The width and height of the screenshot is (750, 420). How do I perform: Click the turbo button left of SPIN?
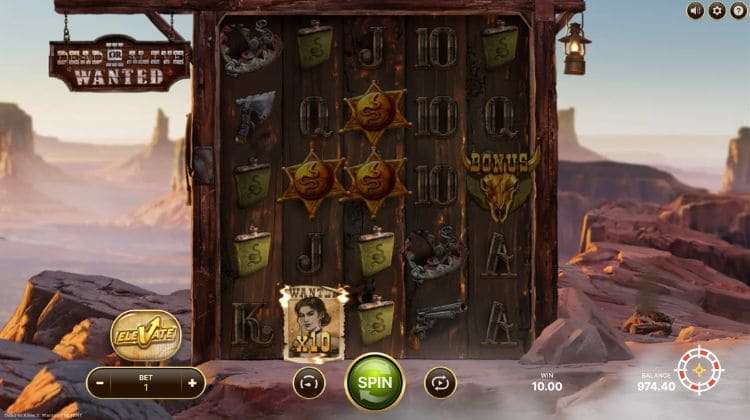click(x=309, y=381)
